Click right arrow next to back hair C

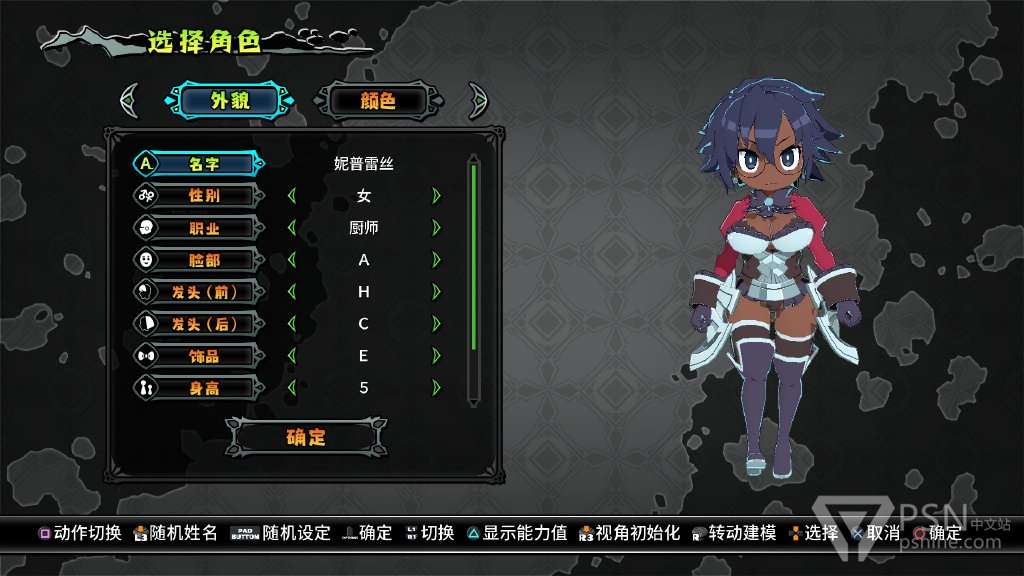click(436, 323)
